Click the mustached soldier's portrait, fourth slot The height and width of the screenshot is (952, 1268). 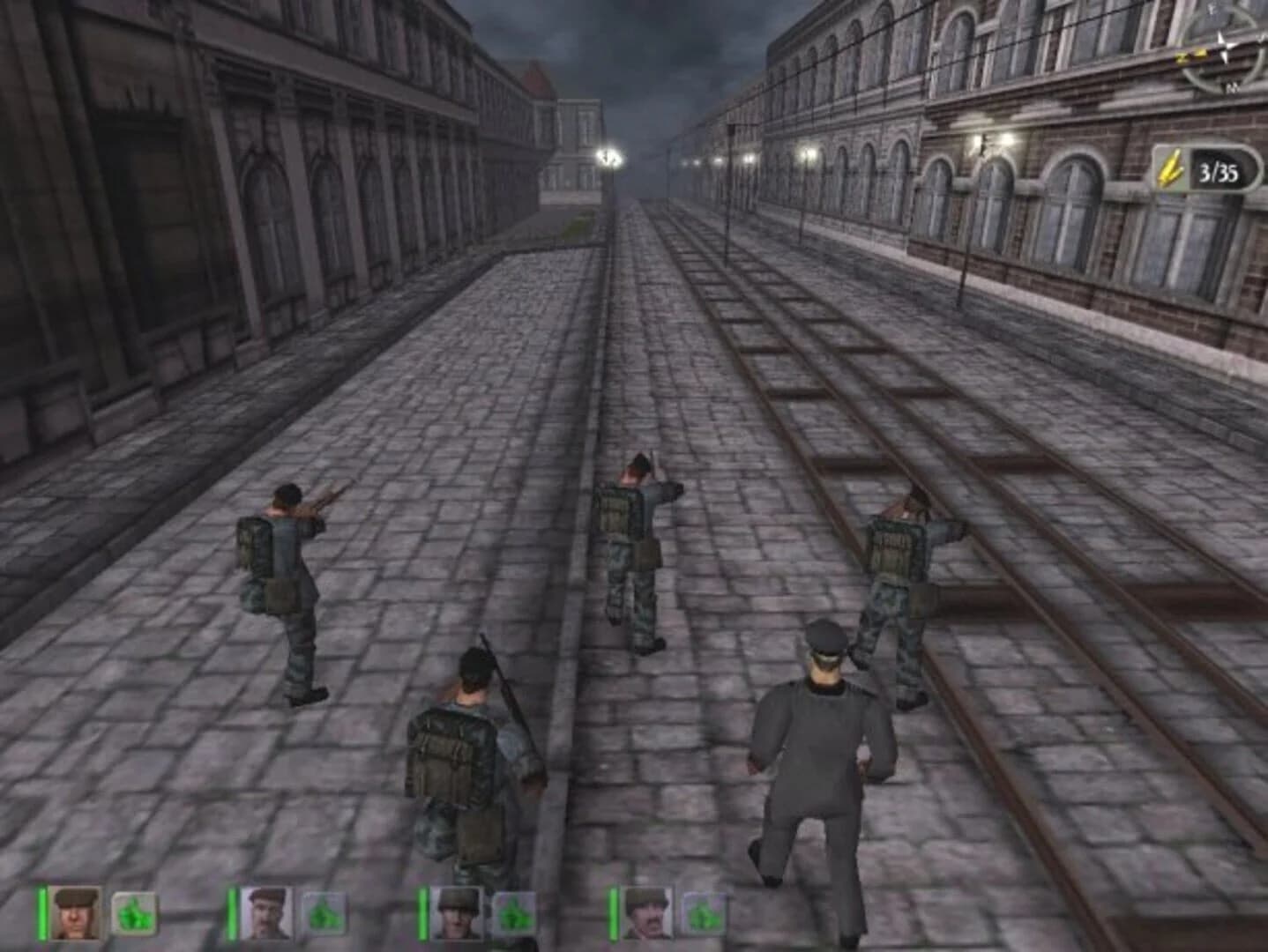point(647,911)
